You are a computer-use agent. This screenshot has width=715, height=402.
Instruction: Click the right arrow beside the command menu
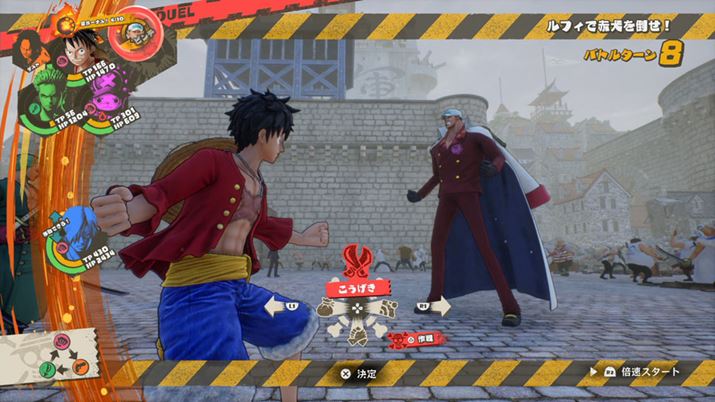tap(434, 305)
